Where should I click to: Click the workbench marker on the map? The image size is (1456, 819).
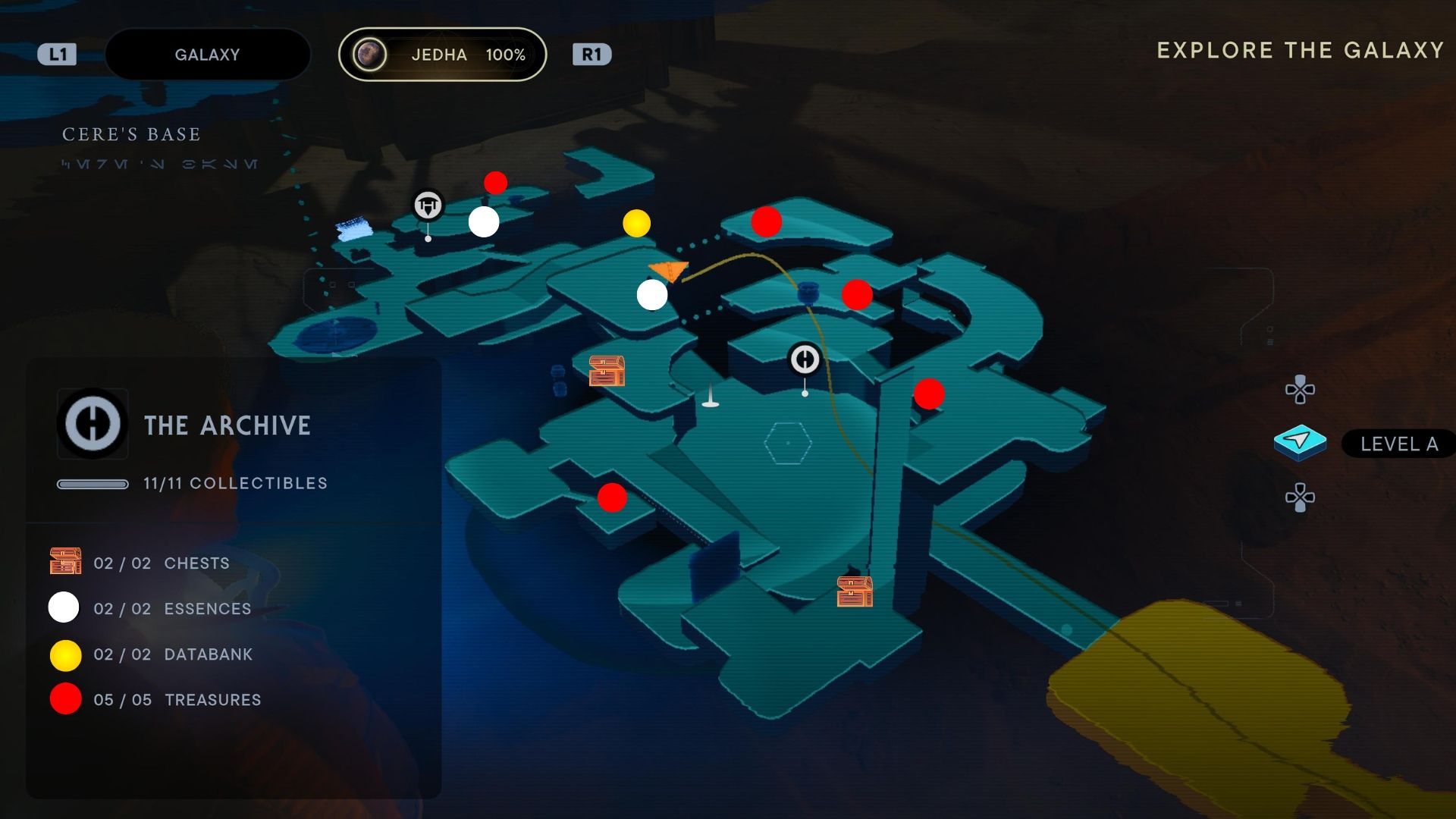[428, 206]
